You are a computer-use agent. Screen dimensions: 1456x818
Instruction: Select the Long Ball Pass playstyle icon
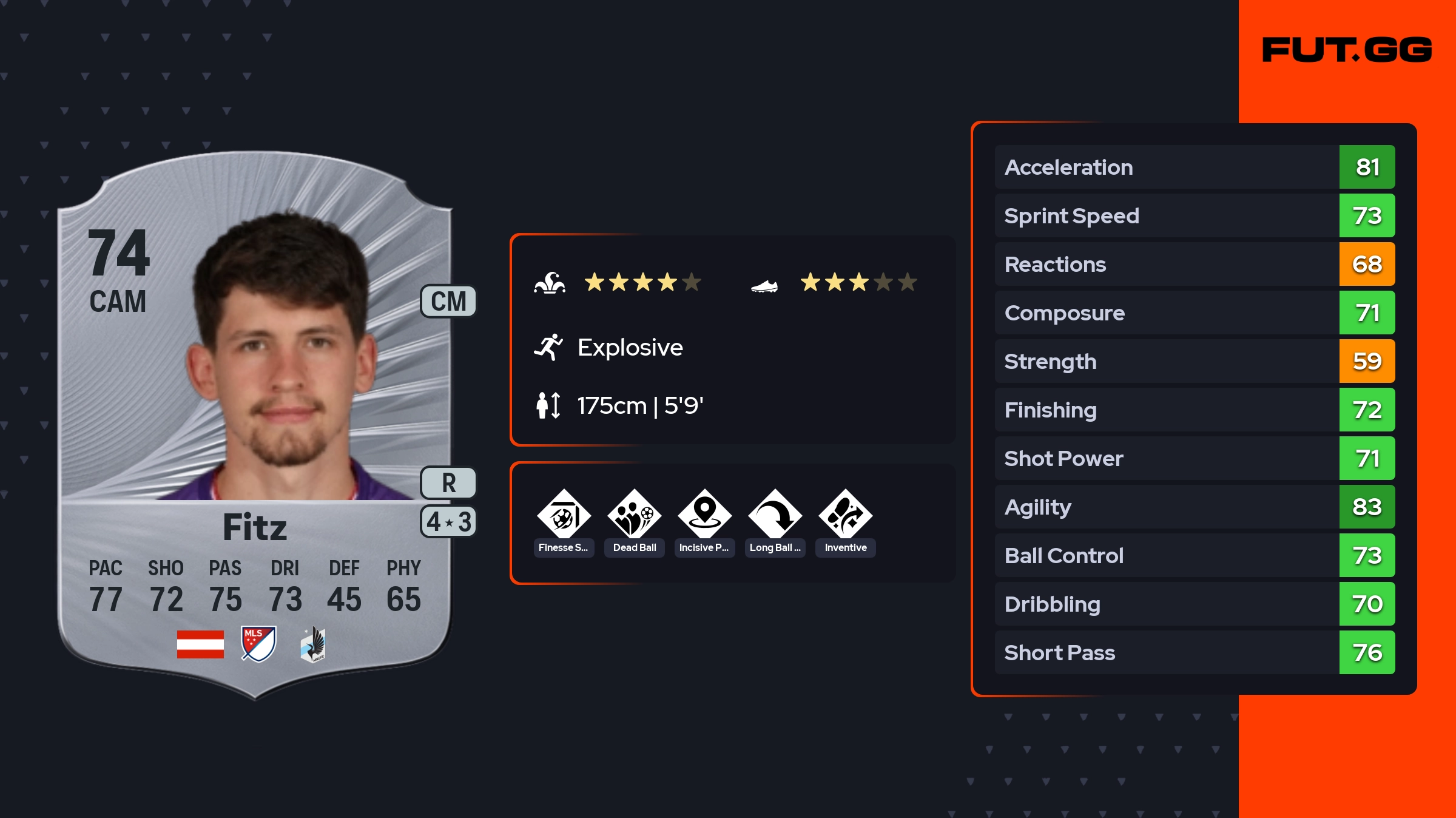point(775,516)
